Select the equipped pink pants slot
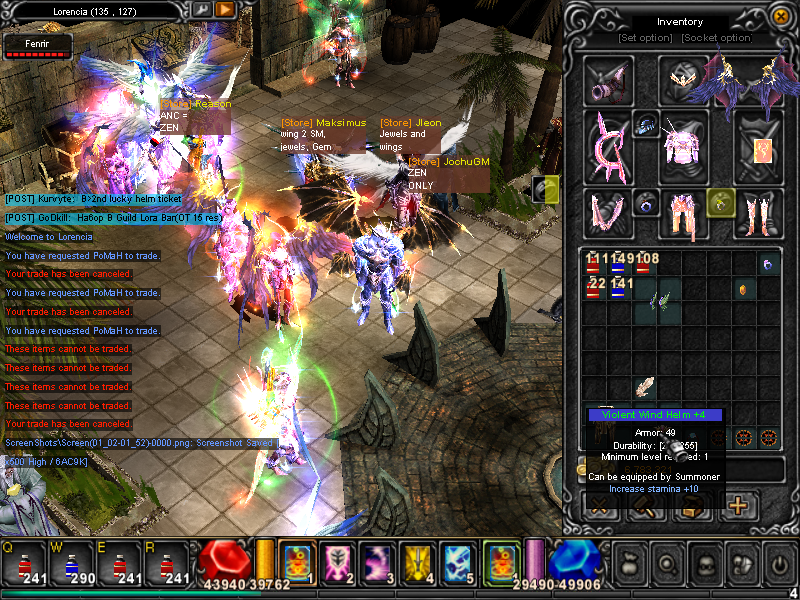800x600 pixels. [683, 213]
